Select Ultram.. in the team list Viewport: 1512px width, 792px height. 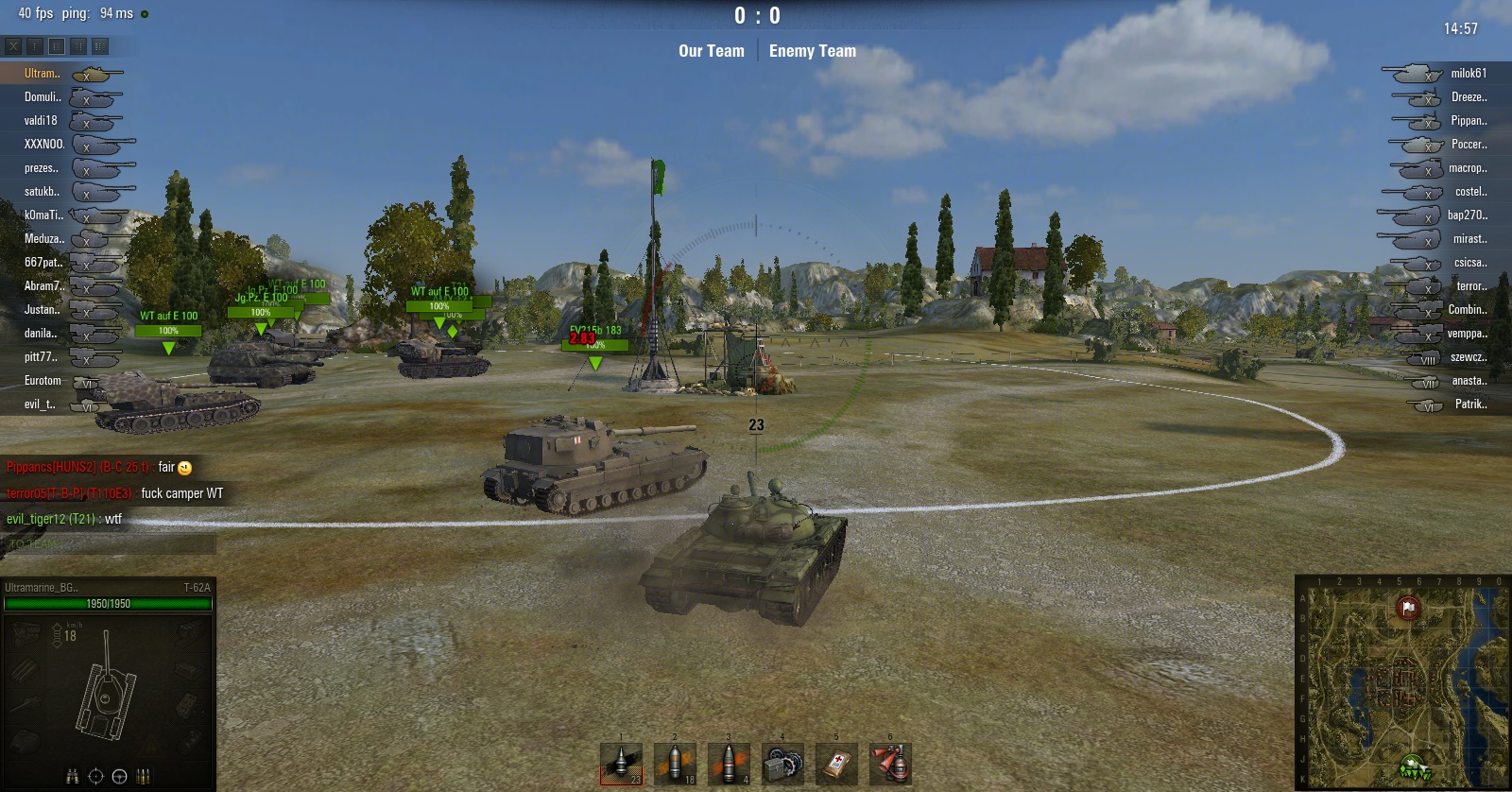[x=43, y=73]
